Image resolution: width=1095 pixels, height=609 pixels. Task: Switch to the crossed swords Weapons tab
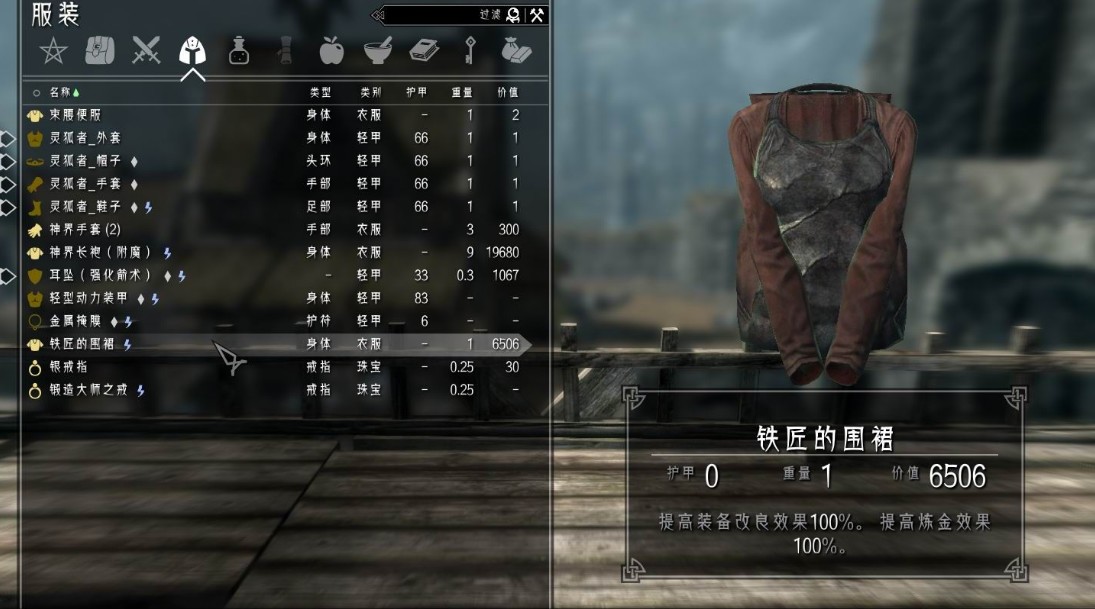146,50
